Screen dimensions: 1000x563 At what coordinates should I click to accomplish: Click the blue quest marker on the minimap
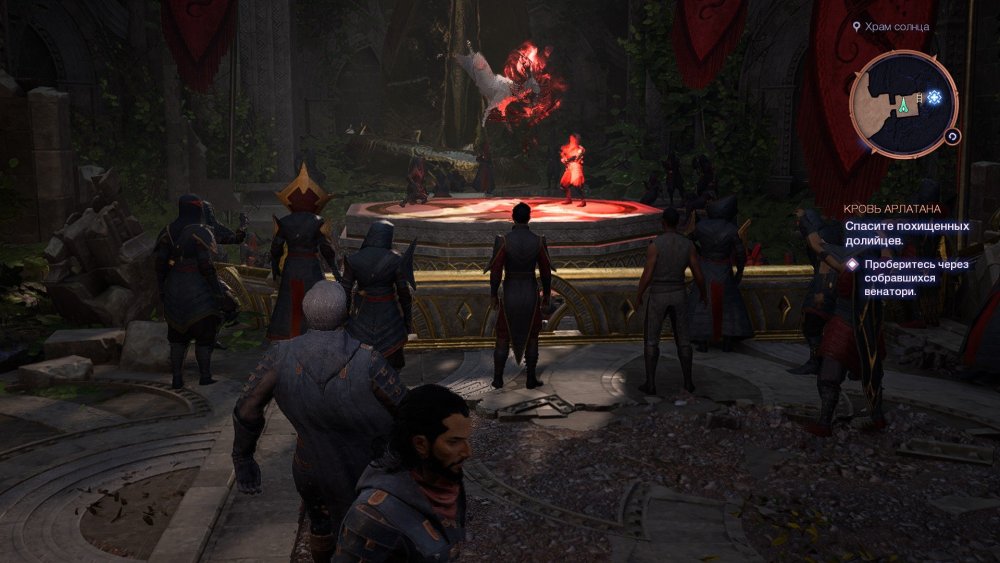[934, 97]
